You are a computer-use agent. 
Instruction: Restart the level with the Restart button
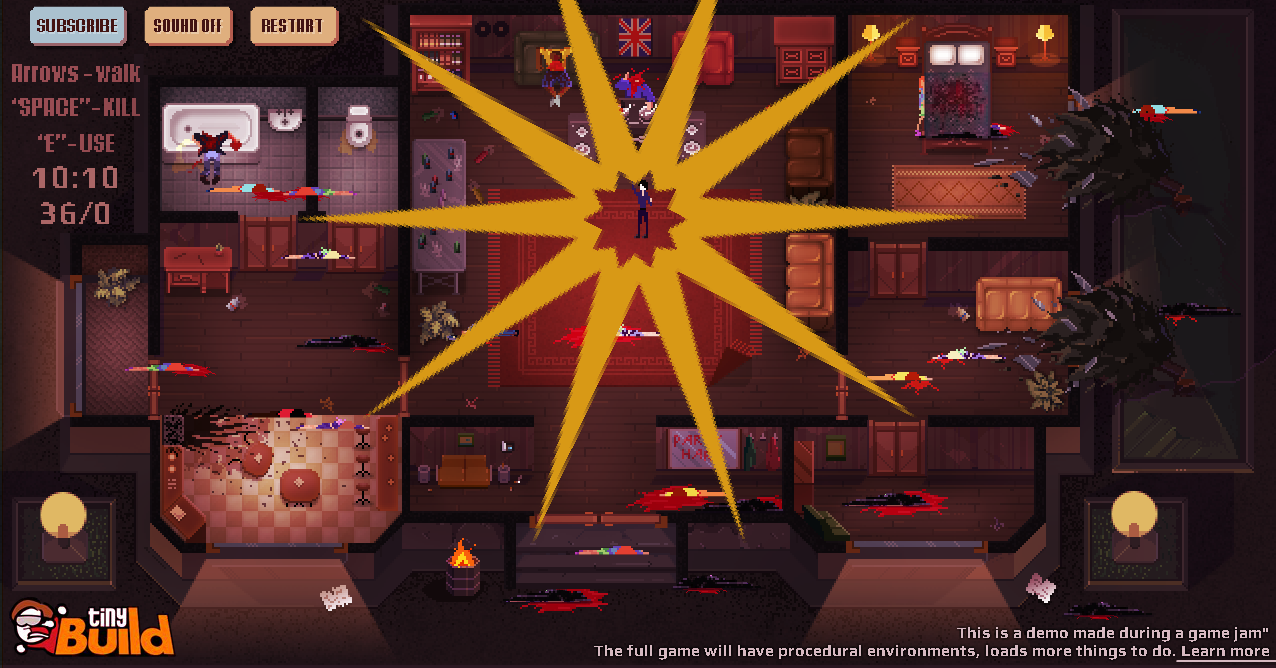click(294, 26)
